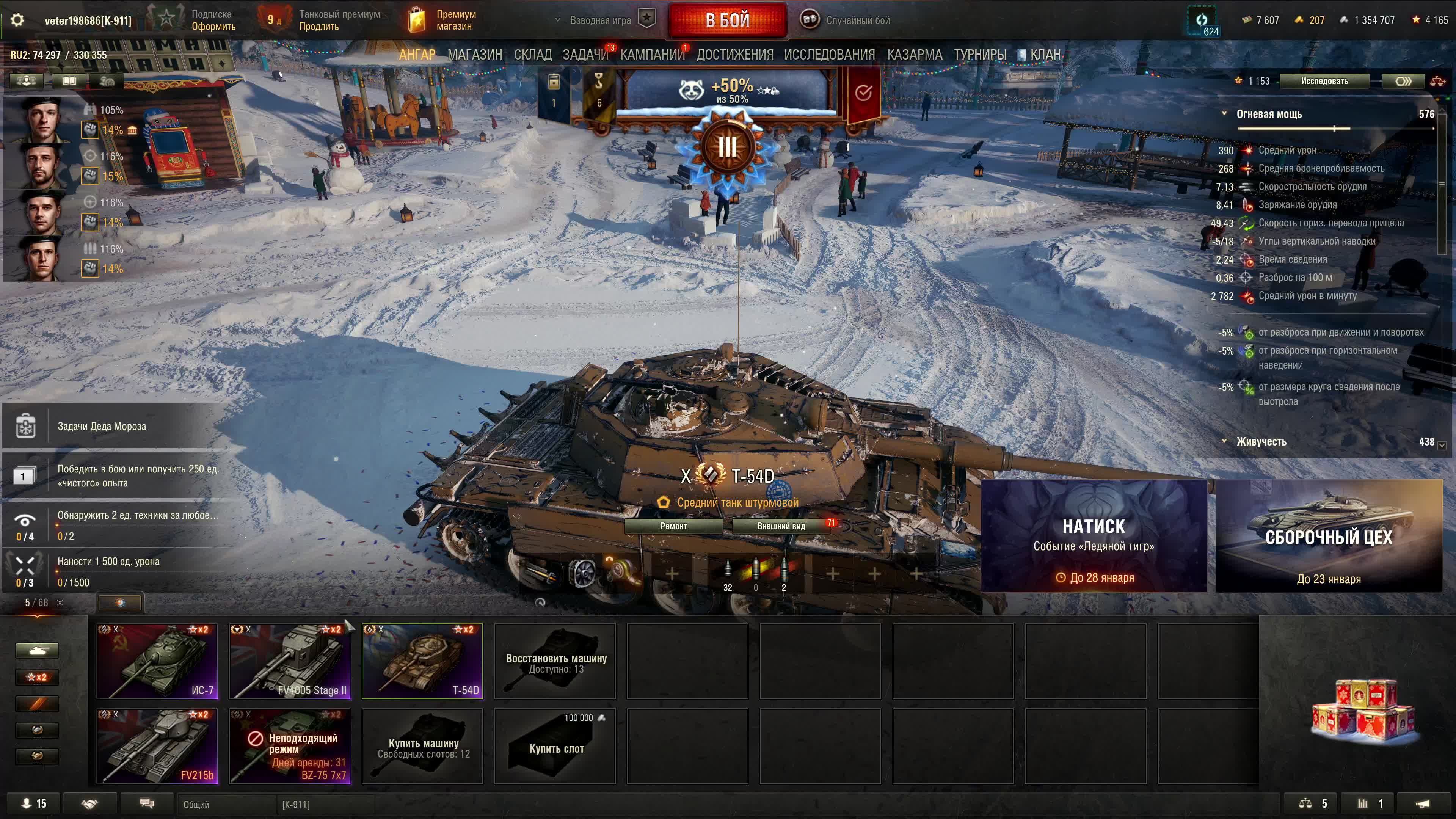Open the Премиум магазин
This screenshot has height=819, width=1456.
(442, 20)
